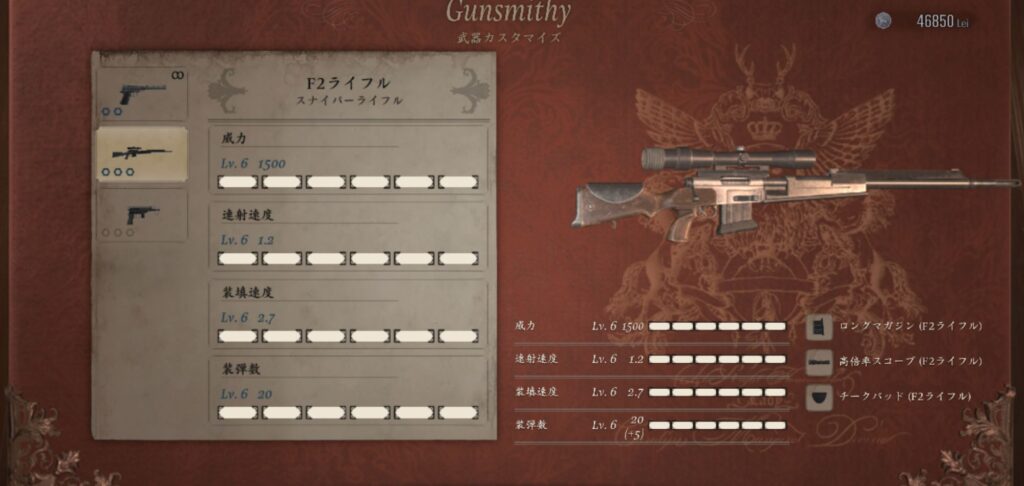The height and width of the screenshot is (486, 1024).
Task: Select the F2 sniper rifle weapon slot
Action: point(141,154)
